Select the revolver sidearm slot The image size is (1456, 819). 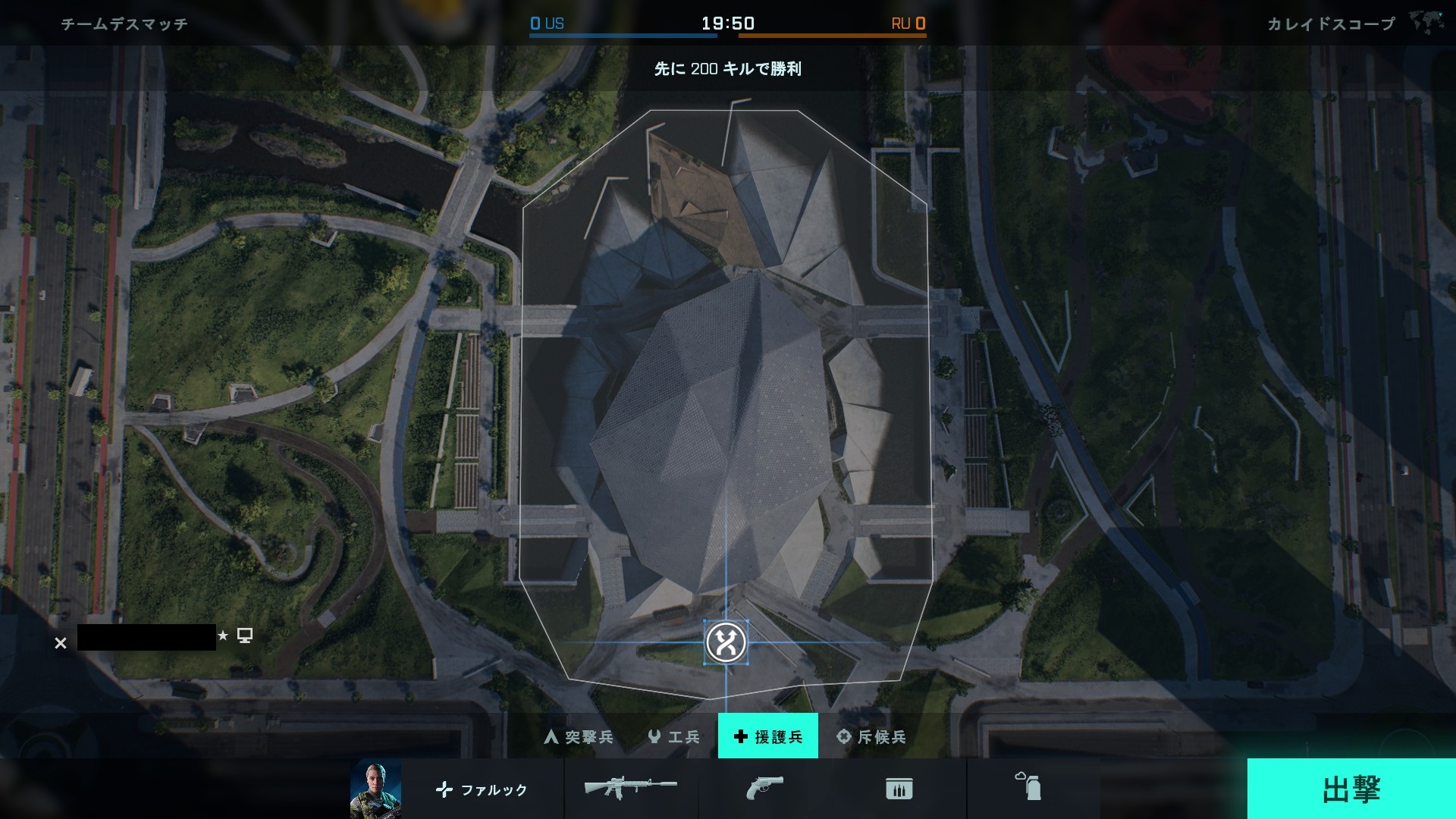coord(764,788)
